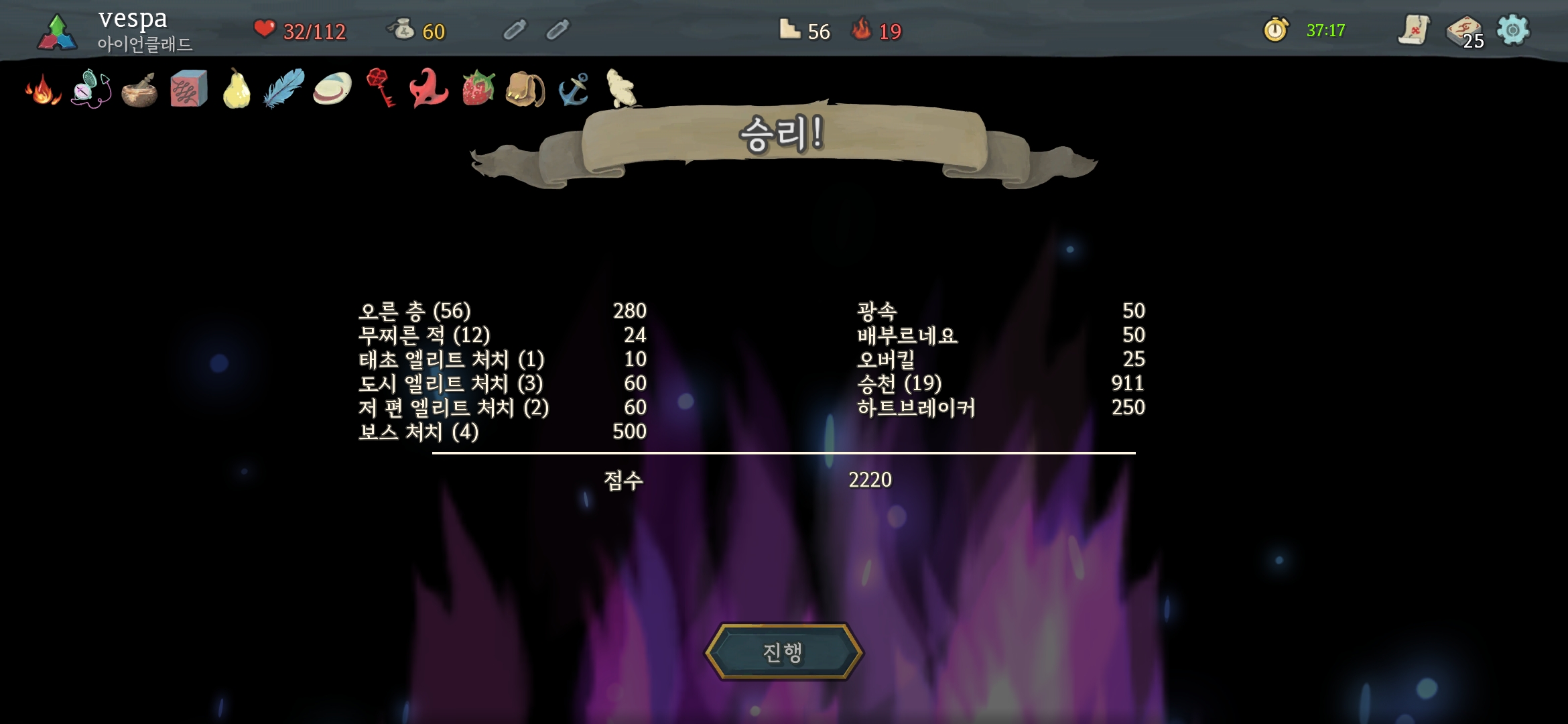Open the settings gear icon
The image size is (1568, 724).
pos(1513,30)
